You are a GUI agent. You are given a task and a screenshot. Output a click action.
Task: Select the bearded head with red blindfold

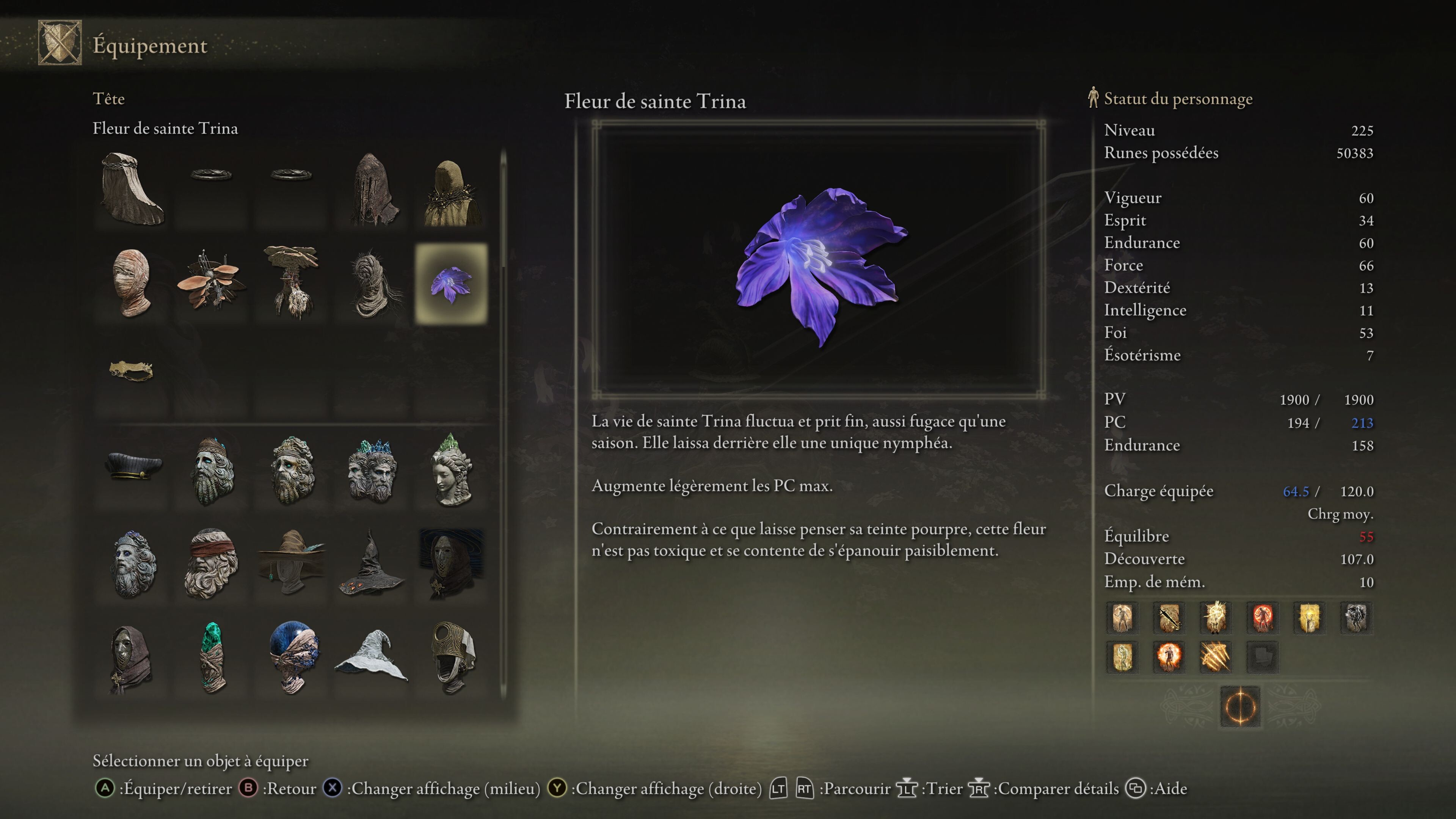212,564
